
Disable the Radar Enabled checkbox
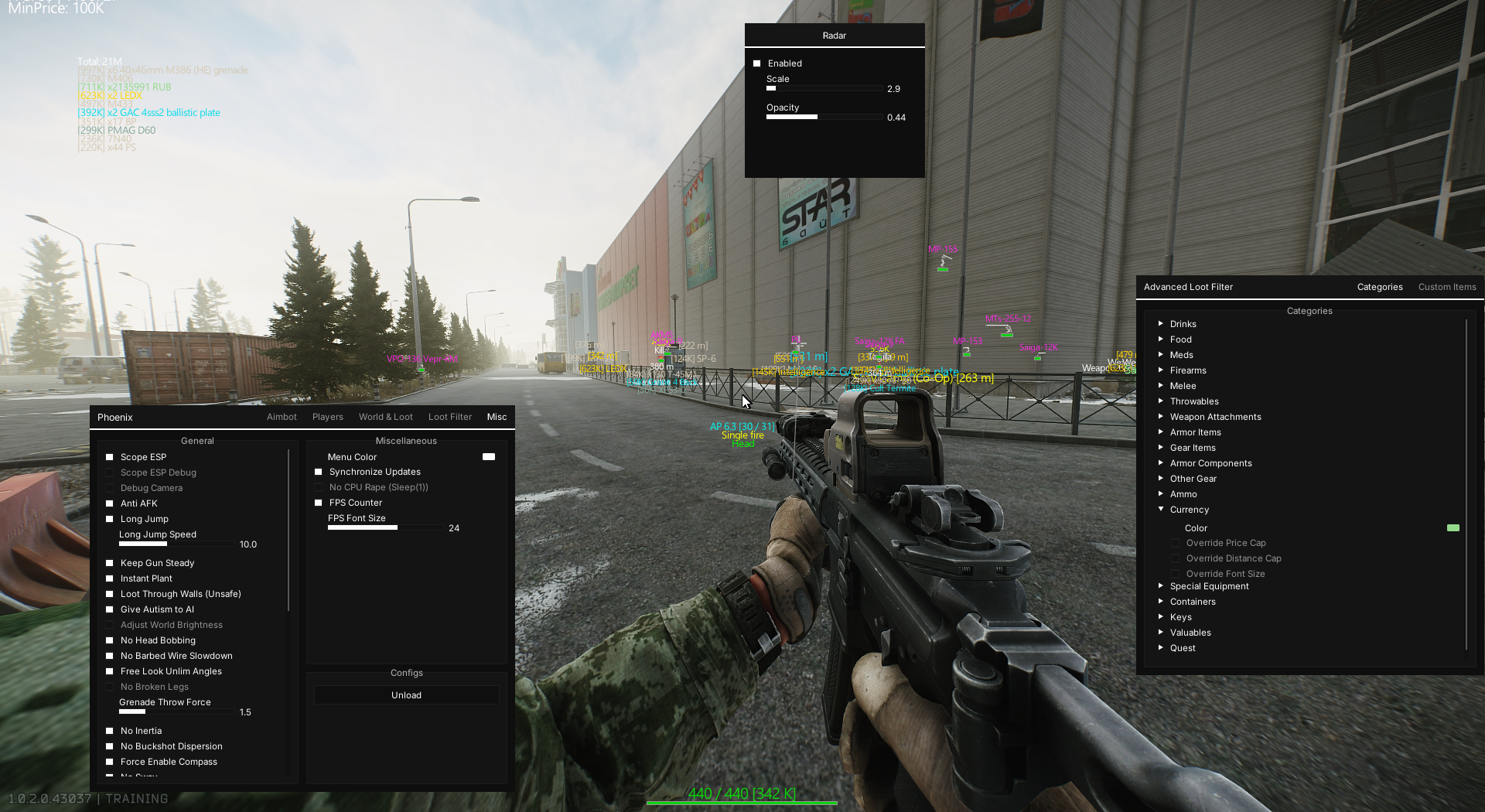pos(756,63)
